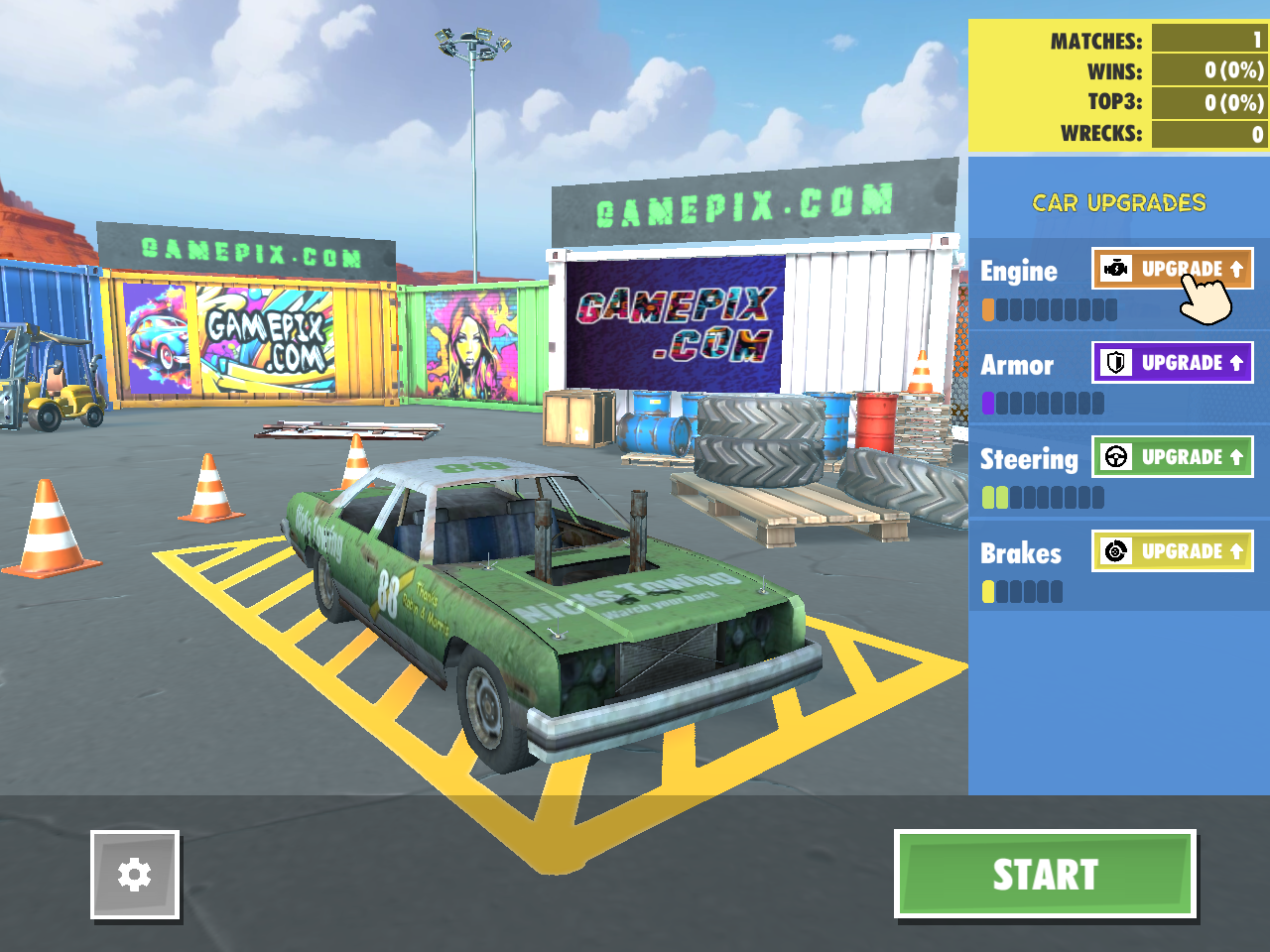Click the MATCHES stat row

[1141, 42]
